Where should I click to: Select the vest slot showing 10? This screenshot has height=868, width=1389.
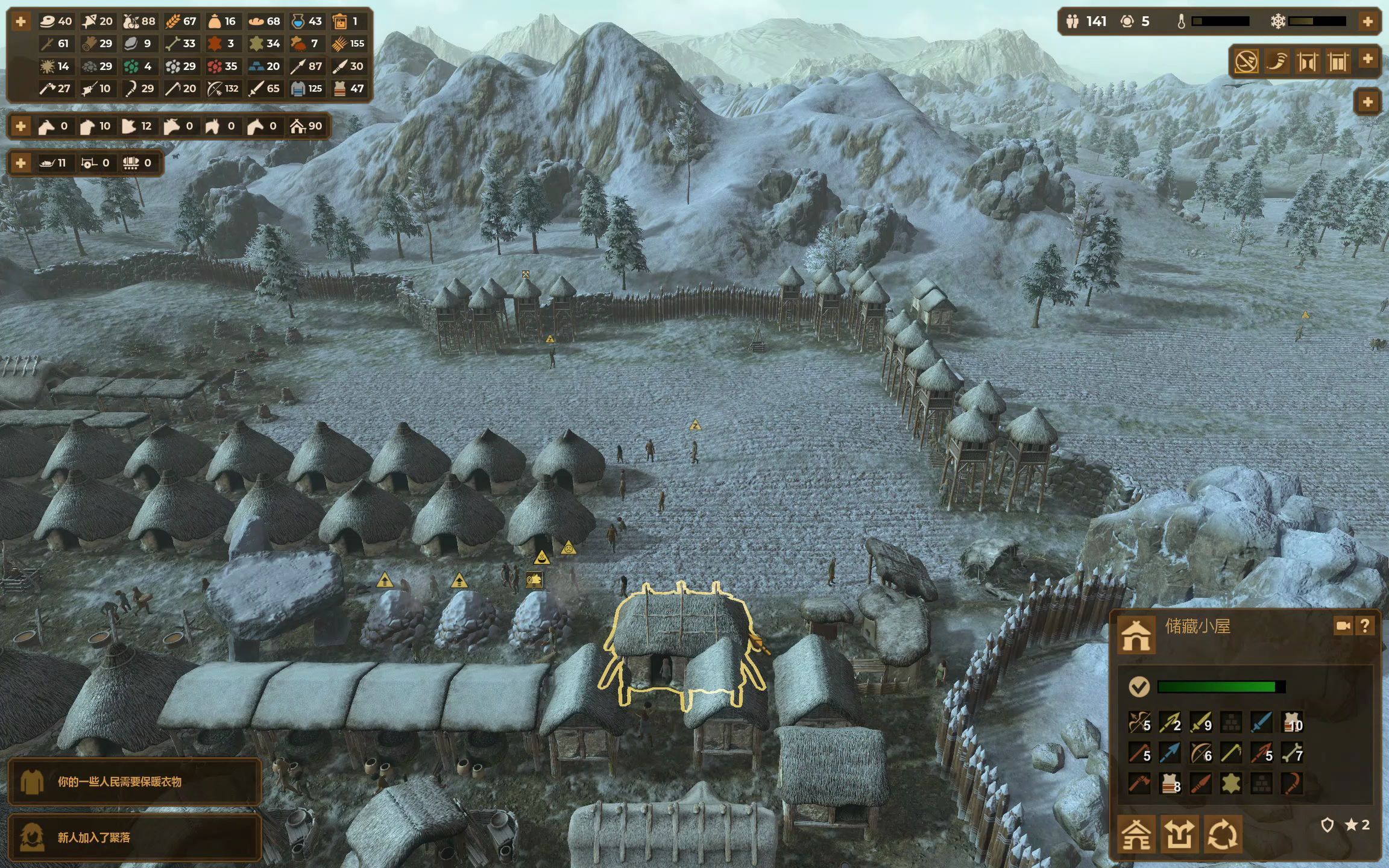(x=1291, y=722)
